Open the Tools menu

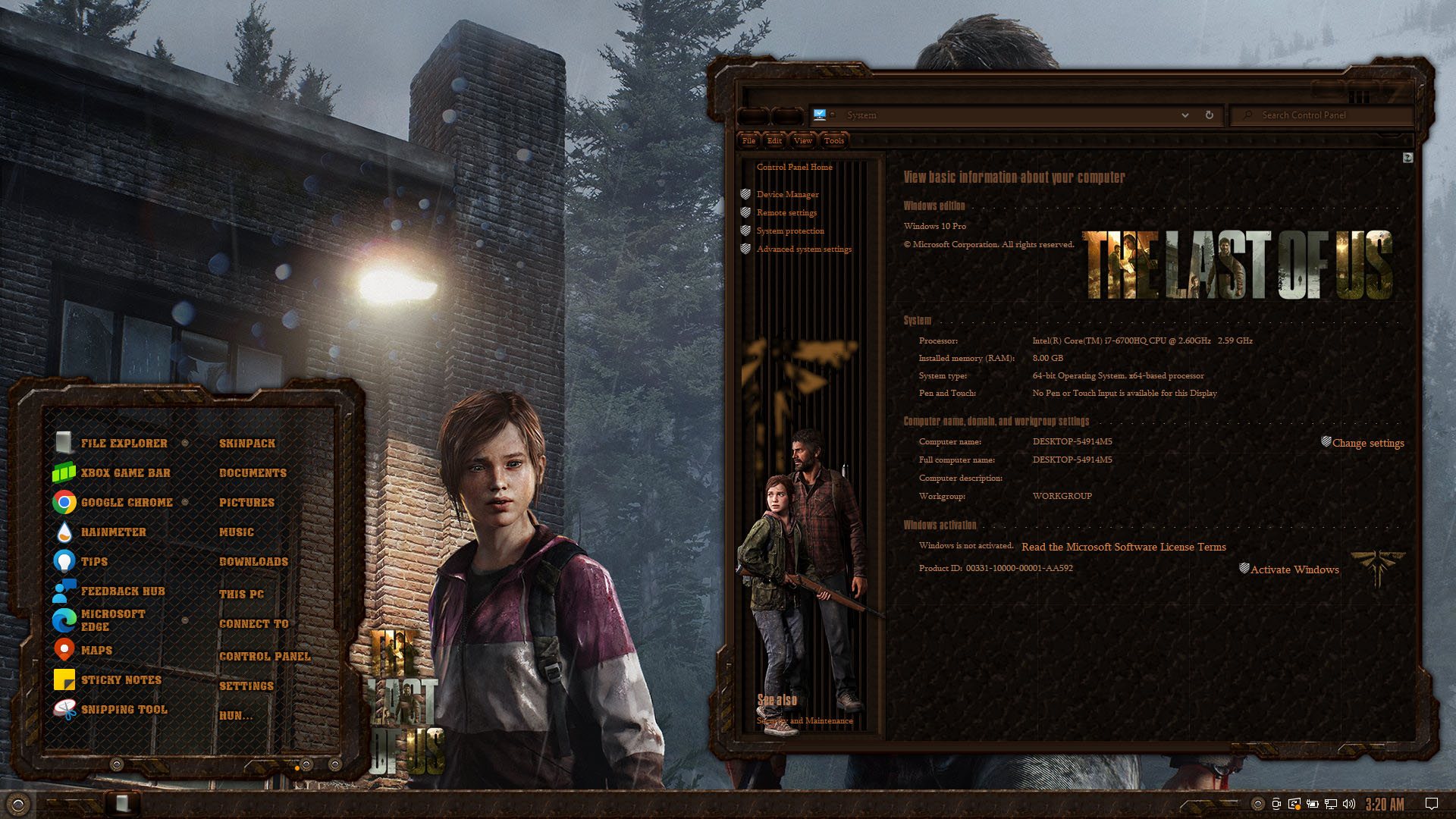pos(833,140)
